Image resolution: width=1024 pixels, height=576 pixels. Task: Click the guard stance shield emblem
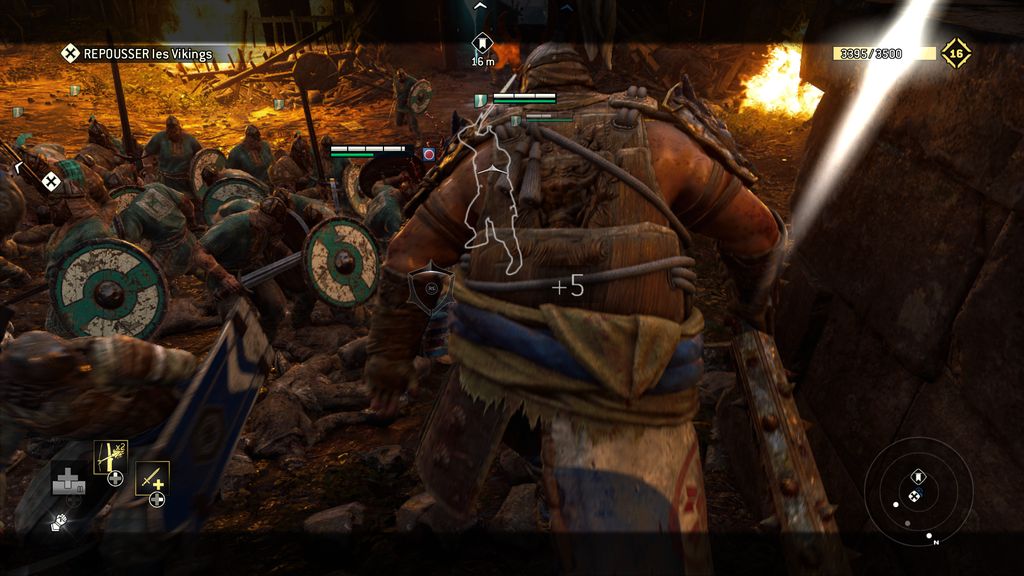point(430,288)
